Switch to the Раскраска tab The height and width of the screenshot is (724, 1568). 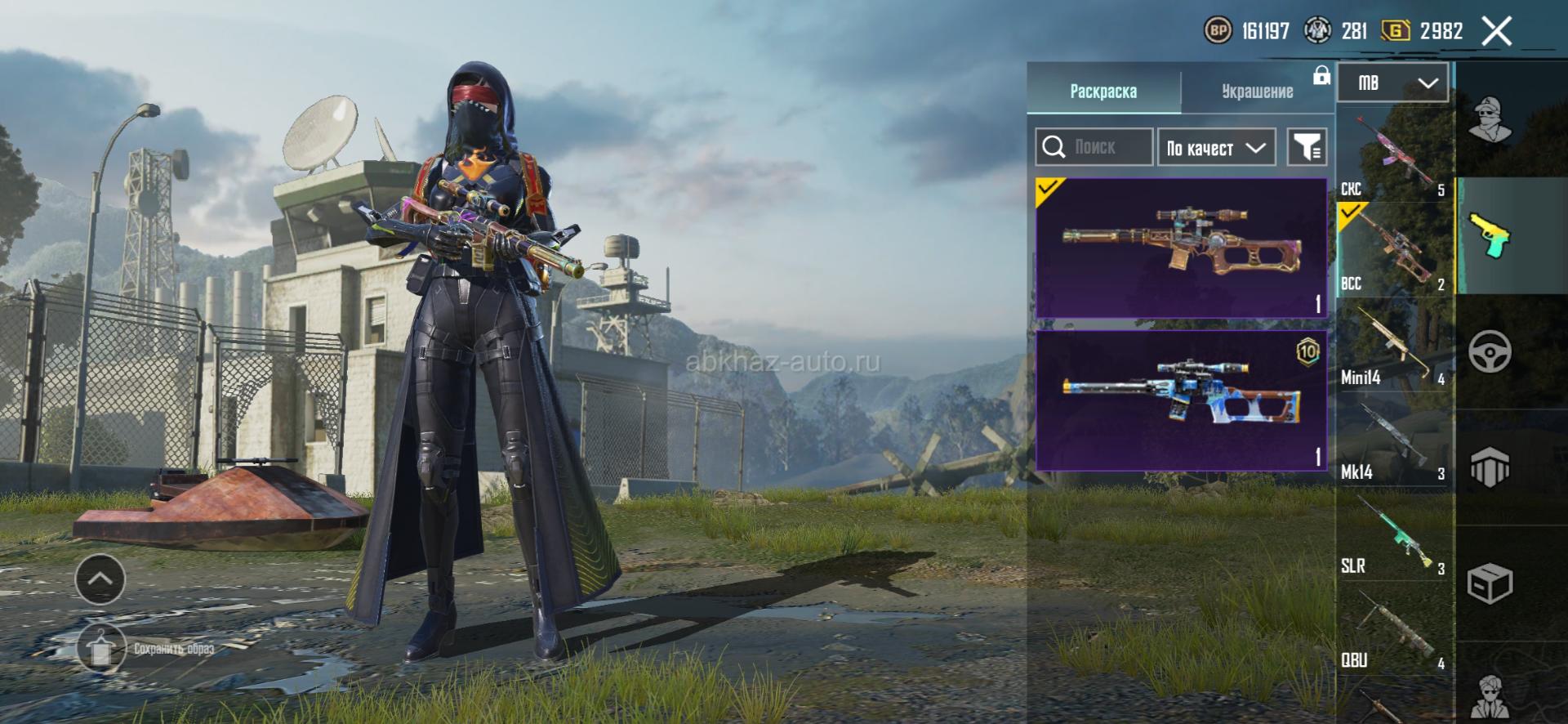1102,91
